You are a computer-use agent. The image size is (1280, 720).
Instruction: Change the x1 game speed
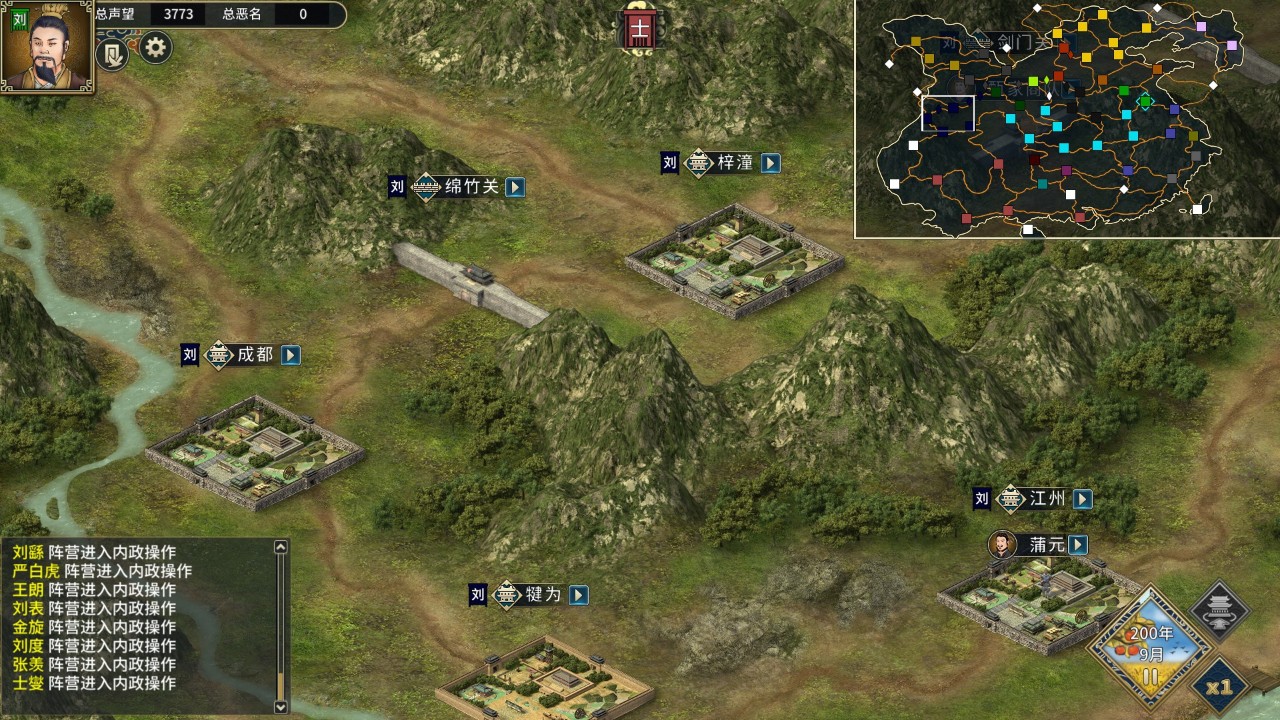tap(1220, 688)
